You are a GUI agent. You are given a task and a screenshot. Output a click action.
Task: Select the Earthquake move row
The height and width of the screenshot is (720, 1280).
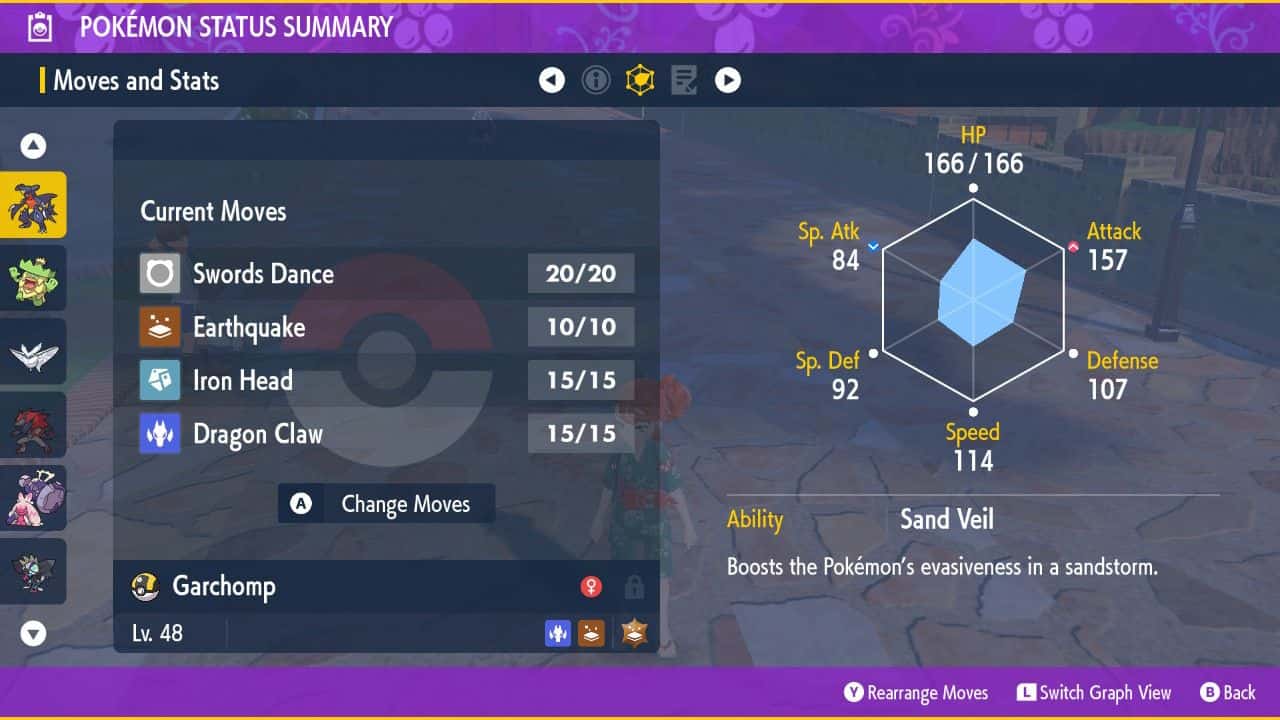click(x=386, y=327)
